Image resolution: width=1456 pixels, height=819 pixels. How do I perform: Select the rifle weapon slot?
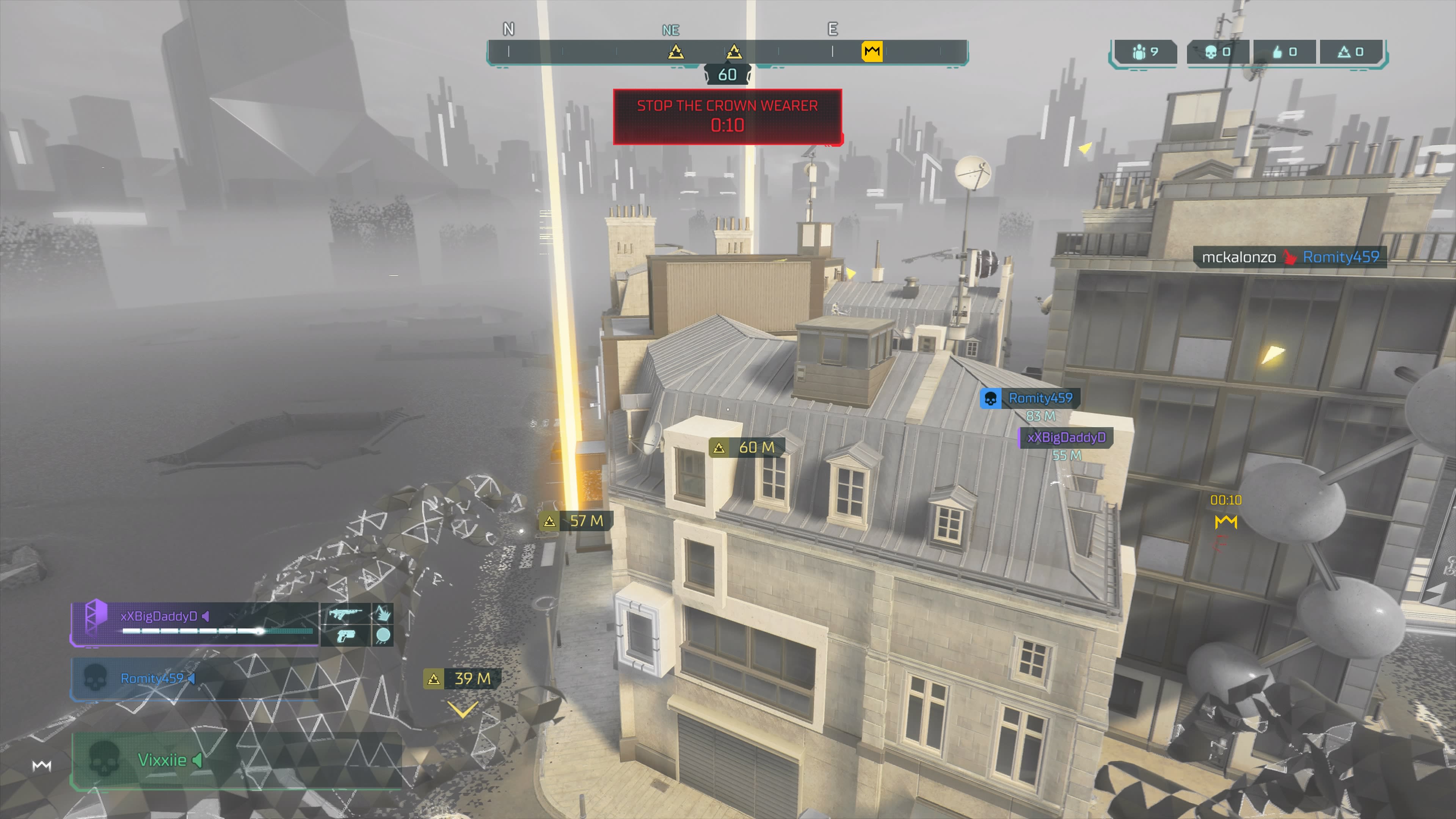345,614
